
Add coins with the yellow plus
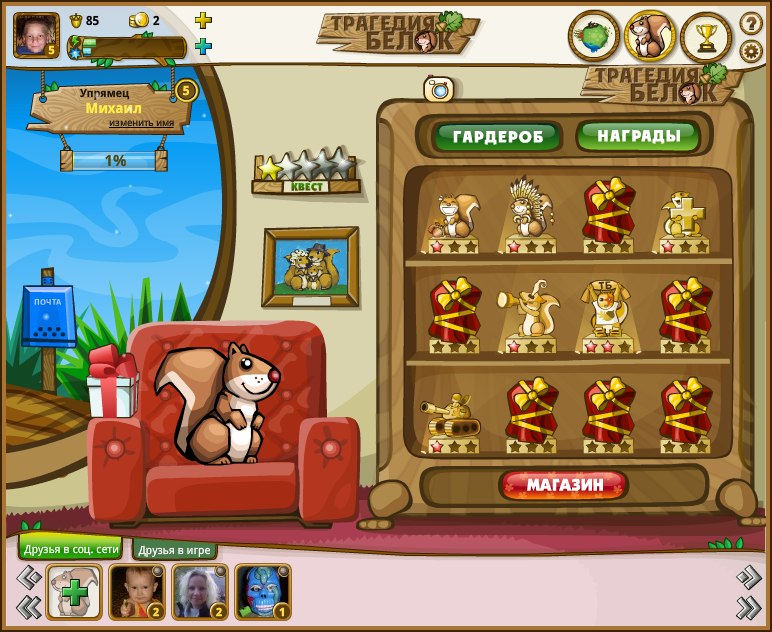(x=203, y=20)
